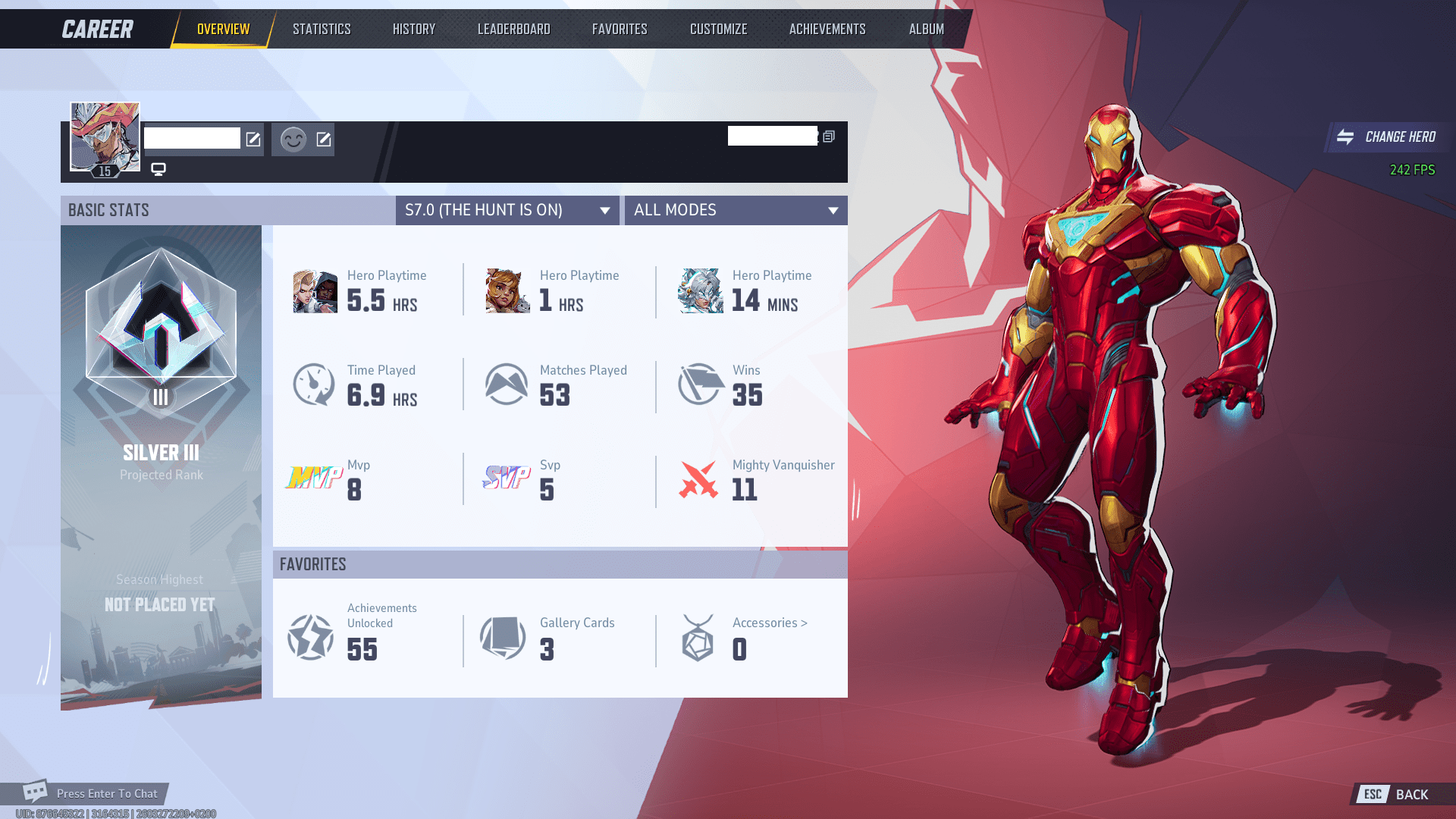The height and width of the screenshot is (819, 1456).
Task: Click the MVP stat icon
Action: (313, 479)
